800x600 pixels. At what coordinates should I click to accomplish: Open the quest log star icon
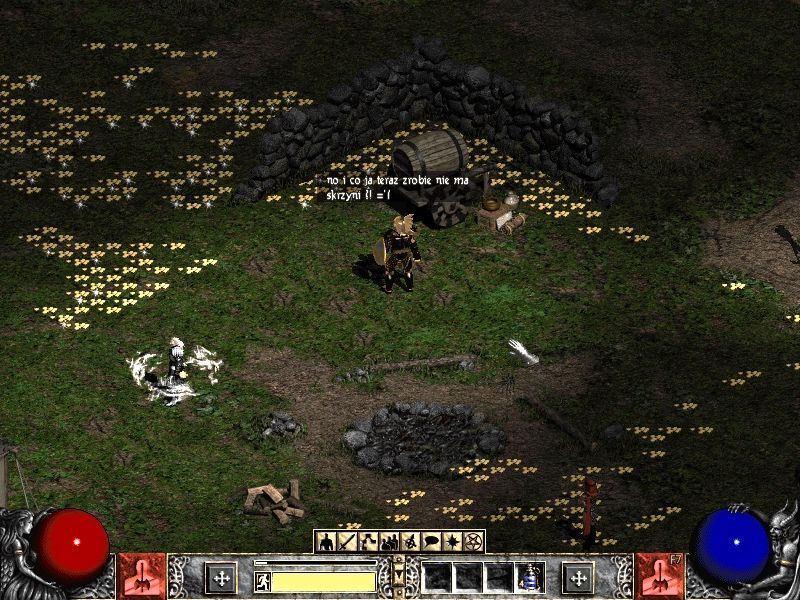[453, 541]
